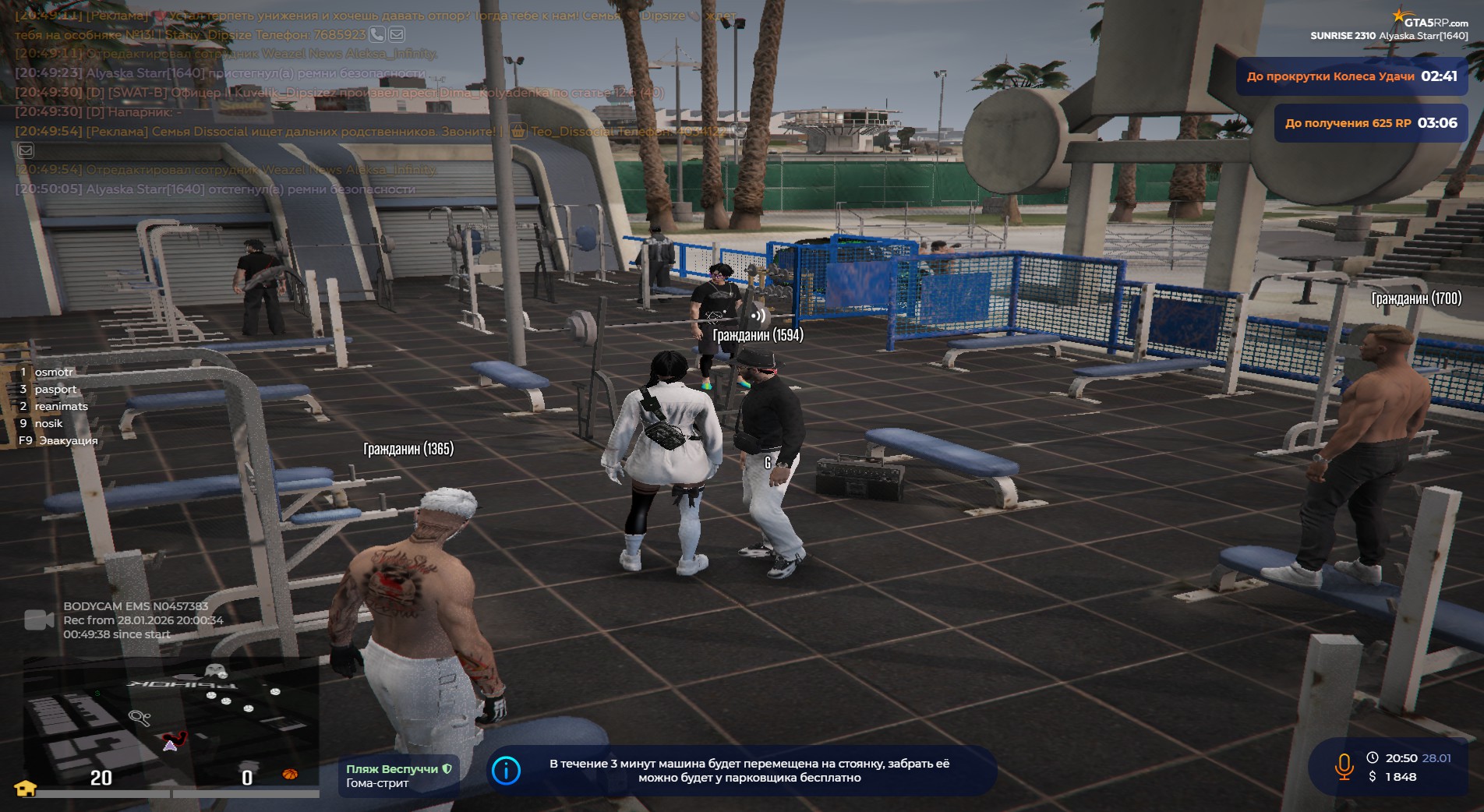This screenshot has height=812, width=1484.
Task: Select the tennis racket marker on minimap
Action: point(140,718)
